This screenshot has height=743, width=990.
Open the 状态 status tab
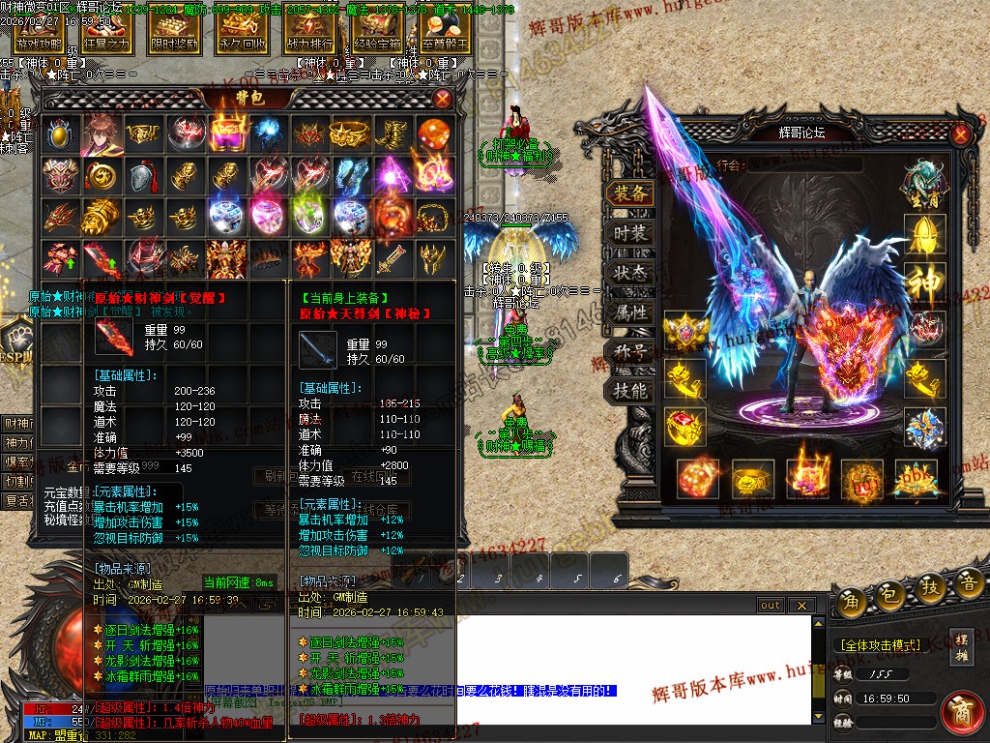pyautogui.click(x=630, y=273)
